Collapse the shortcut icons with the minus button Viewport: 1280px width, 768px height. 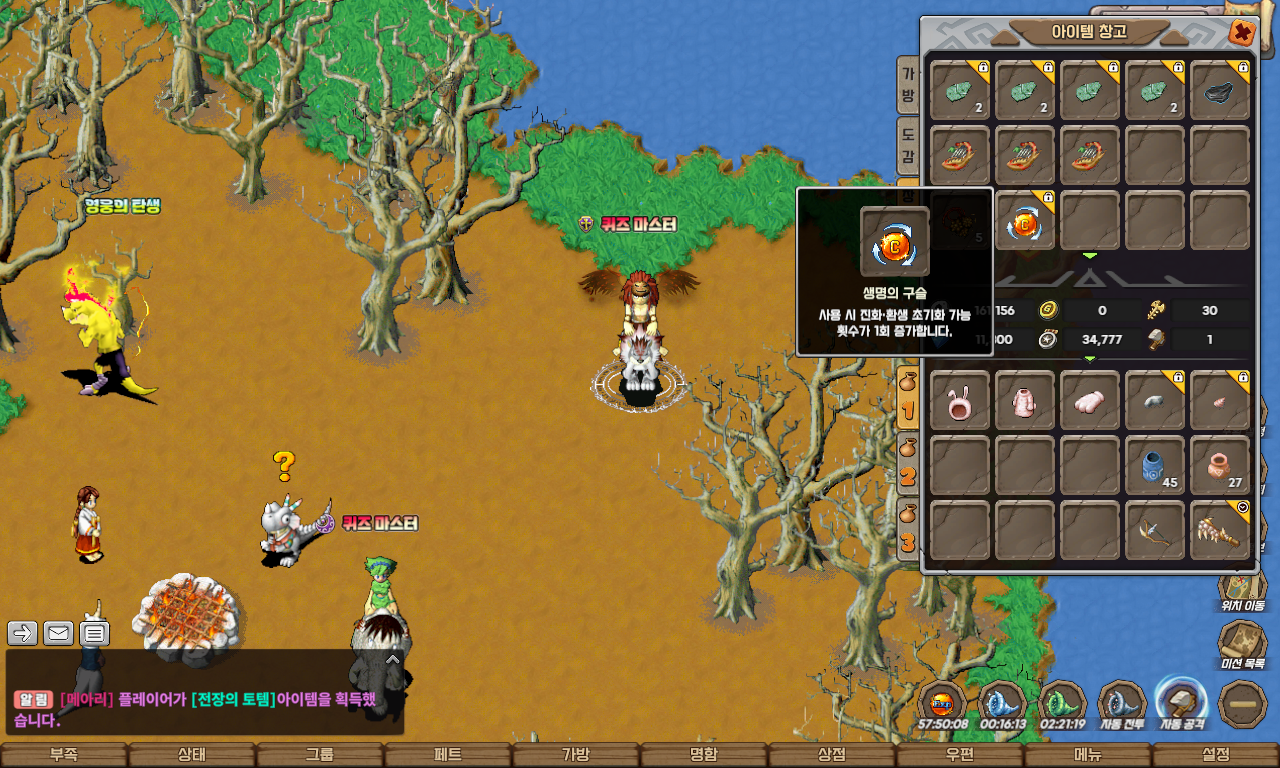pos(1244,704)
